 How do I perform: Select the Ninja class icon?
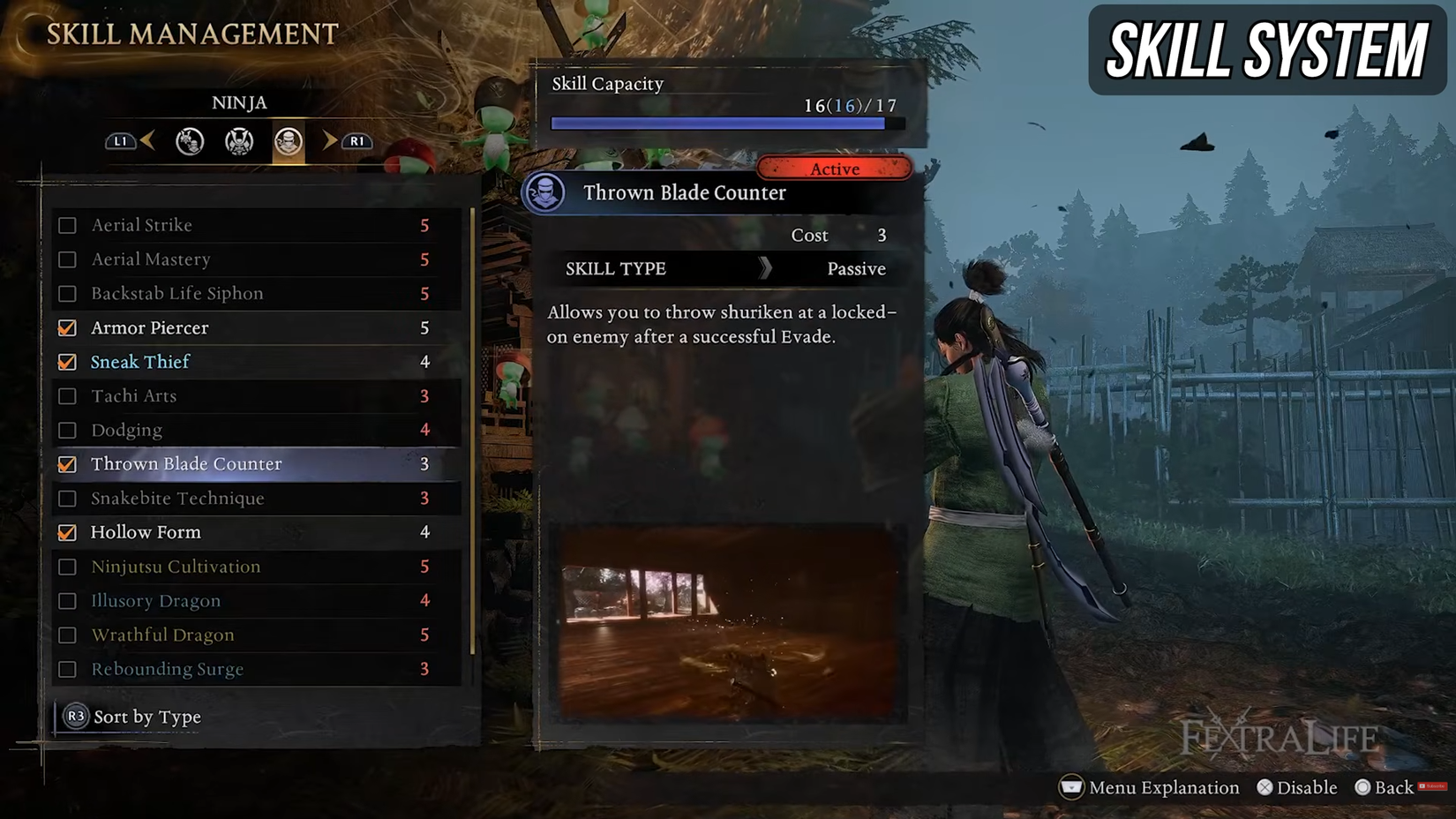click(x=287, y=141)
